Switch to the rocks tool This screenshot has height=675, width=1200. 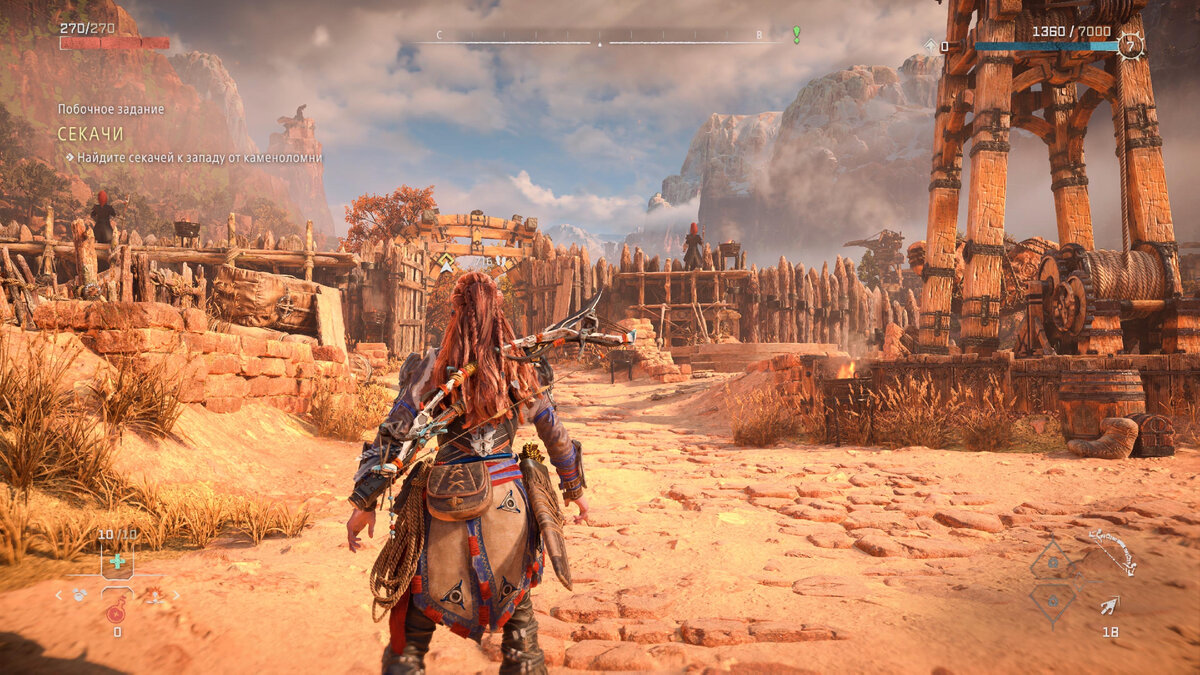[x=79, y=595]
